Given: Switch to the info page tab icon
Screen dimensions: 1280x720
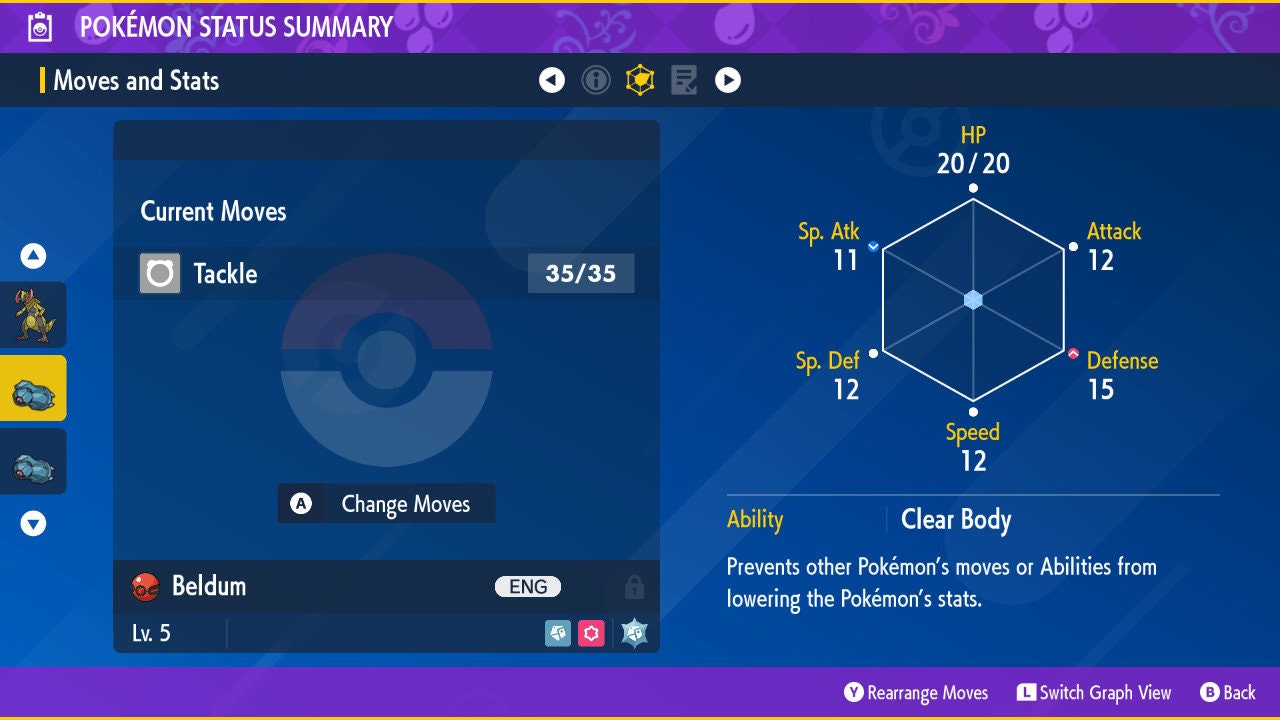Looking at the screenshot, I should pos(596,80).
